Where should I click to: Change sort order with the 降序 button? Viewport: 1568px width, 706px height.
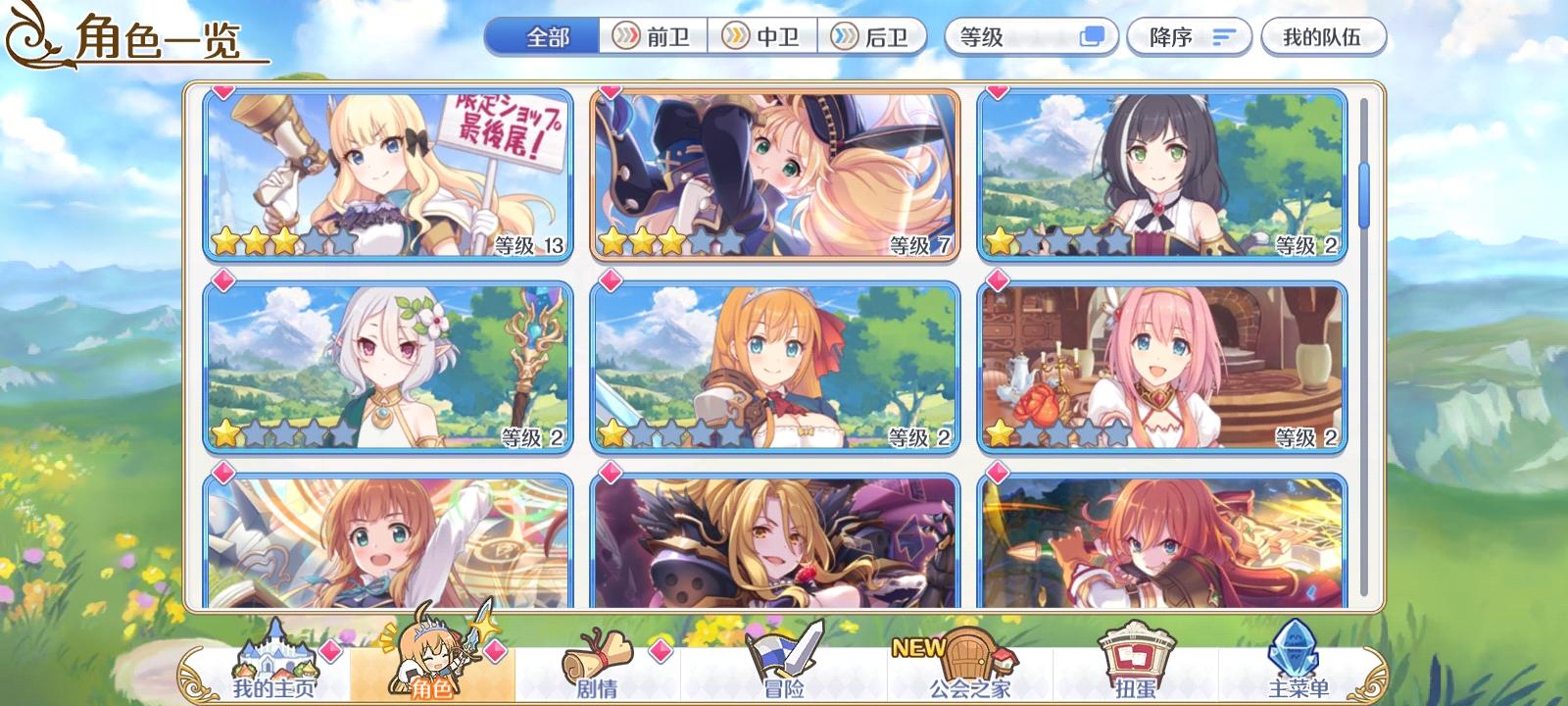(1188, 36)
